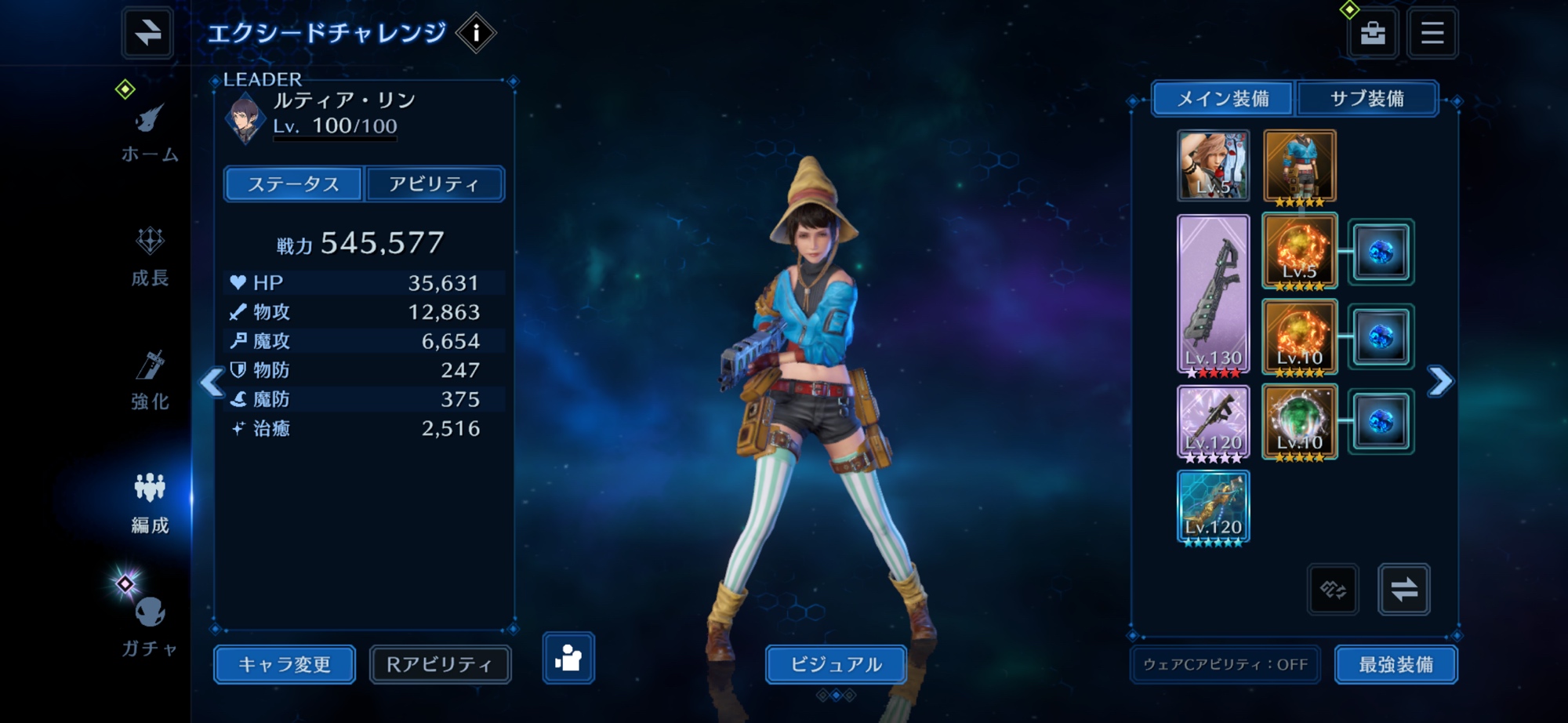Go back with the arrow button
Viewport: 1568px width, 723px height.
pyautogui.click(x=147, y=33)
